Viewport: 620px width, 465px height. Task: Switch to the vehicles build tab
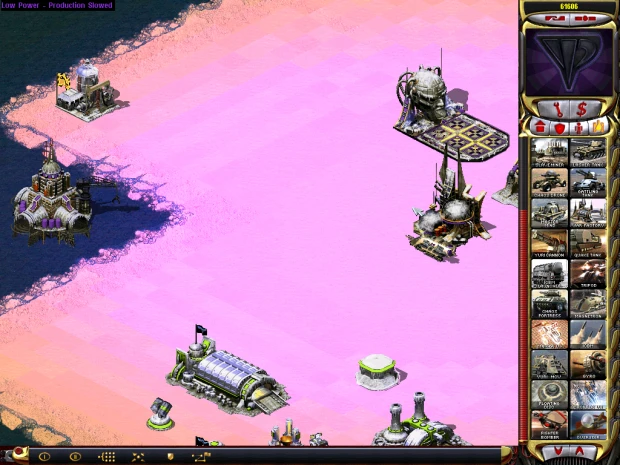tap(598, 127)
